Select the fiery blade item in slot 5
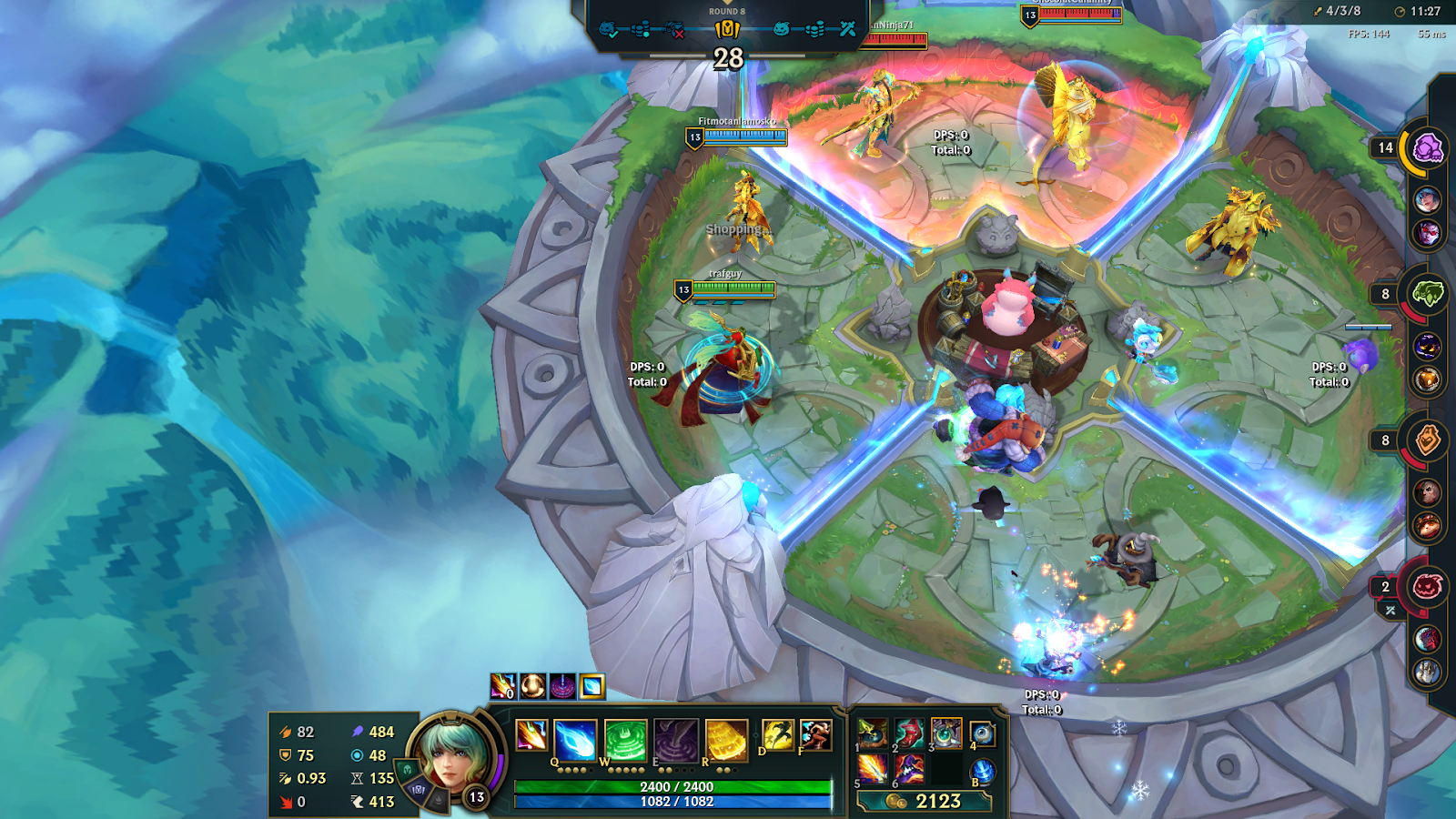The height and width of the screenshot is (819, 1456). coord(873,769)
